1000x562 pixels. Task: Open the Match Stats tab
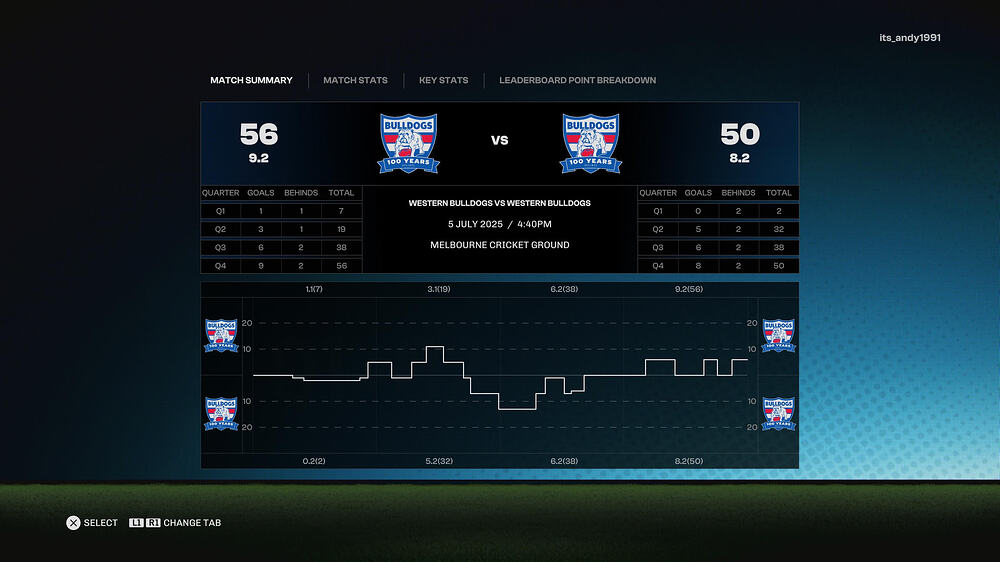355,80
